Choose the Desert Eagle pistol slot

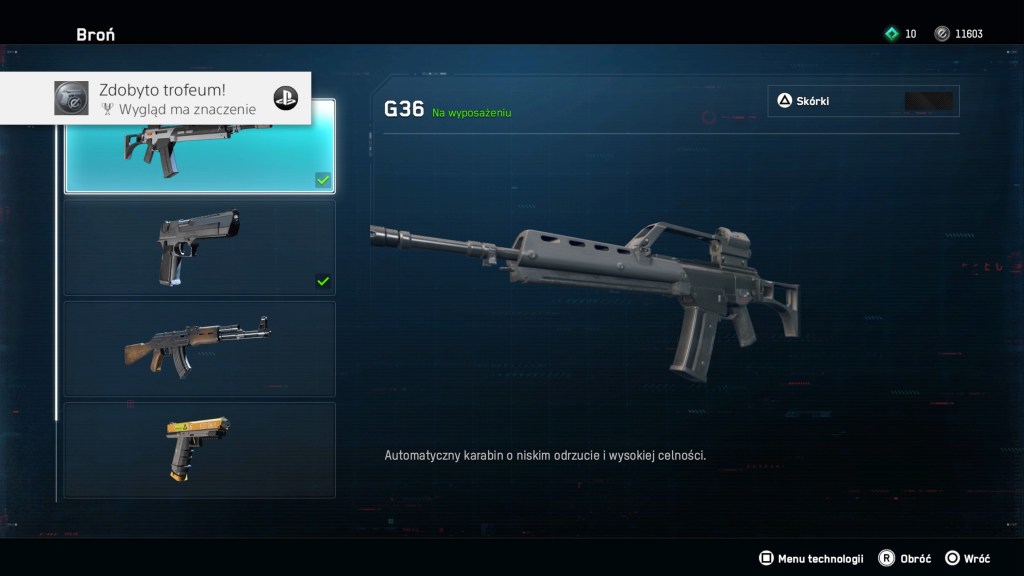pyautogui.click(x=200, y=247)
